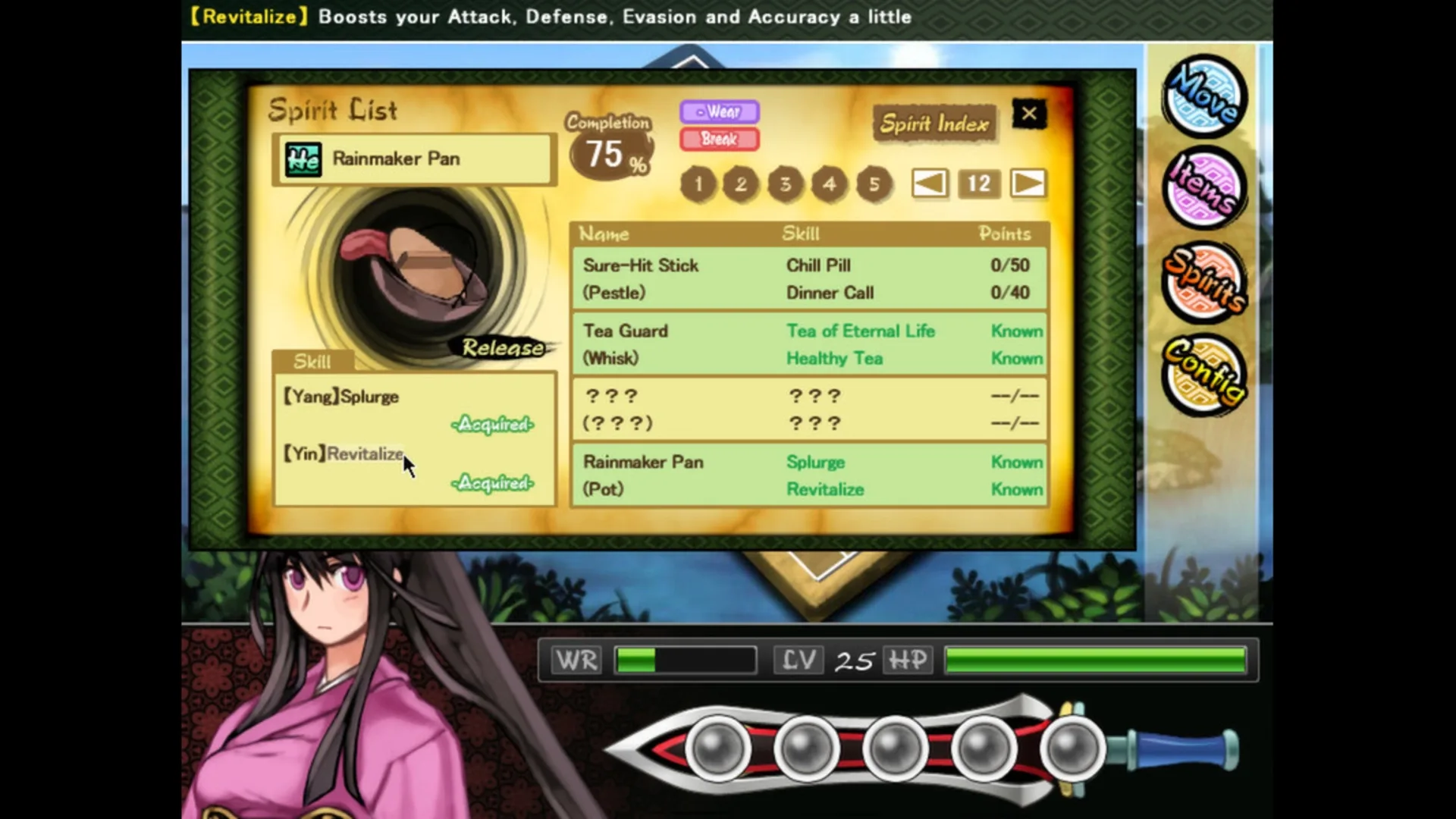1456x819 pixels.
Task: Go to the previous spirit index page
Action: coord(929,184)
